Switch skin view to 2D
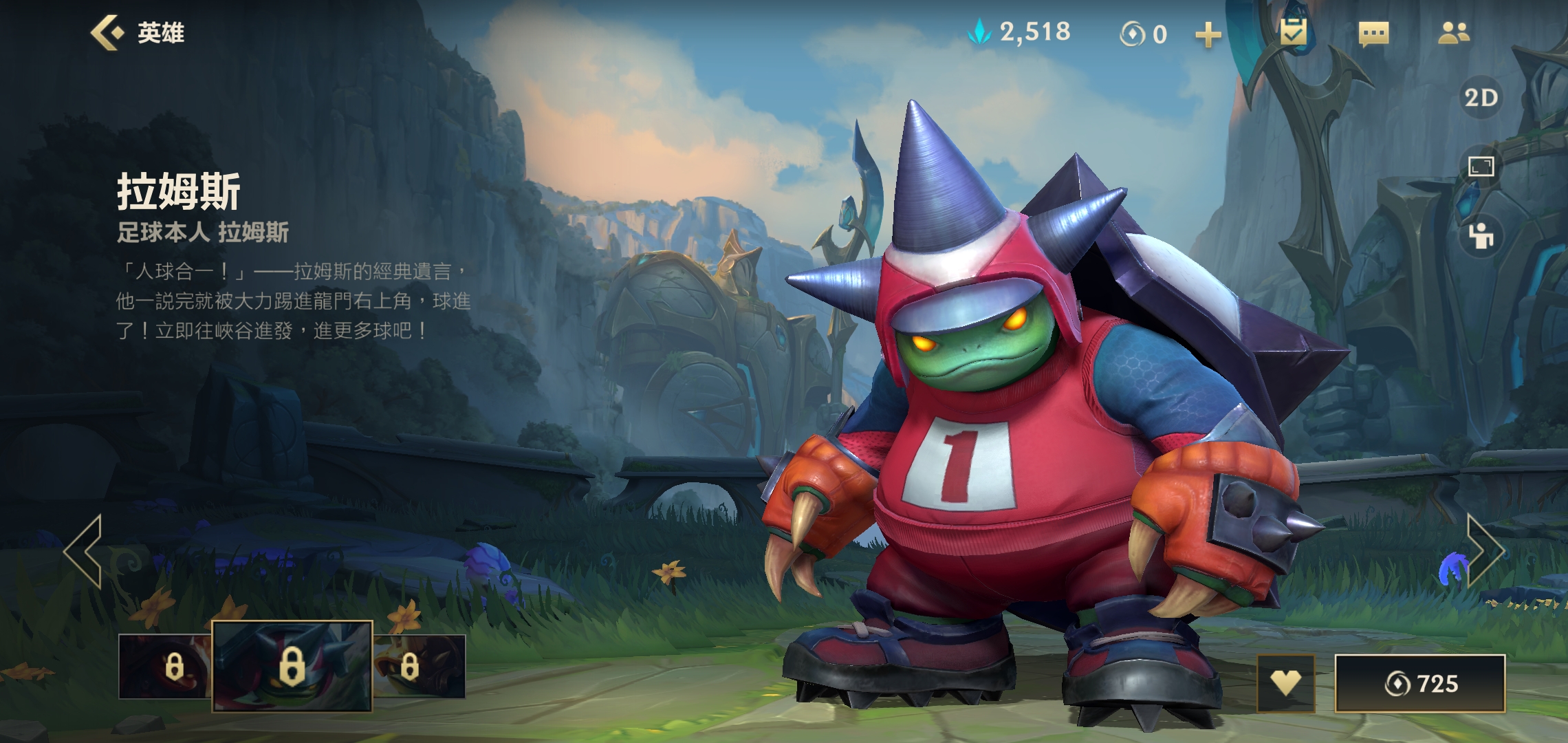The image size is (1568, 743). point(1481,98)
